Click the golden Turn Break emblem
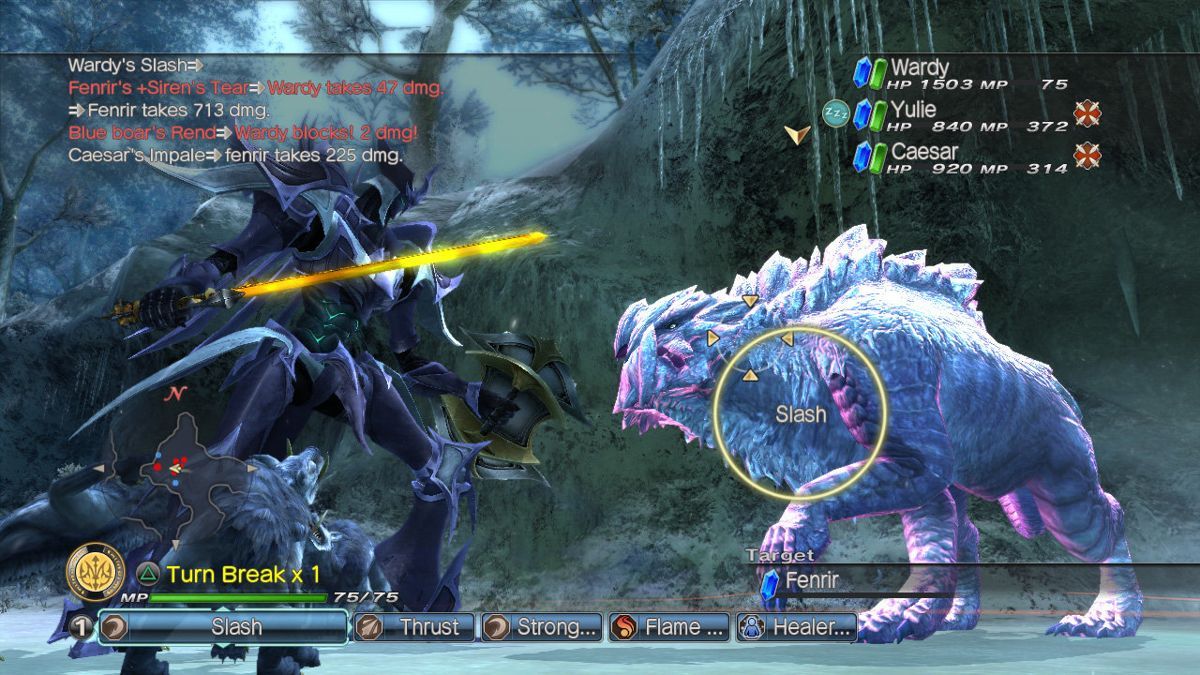The height and width of the screenshot is (675, 1200). click(95, 573)
